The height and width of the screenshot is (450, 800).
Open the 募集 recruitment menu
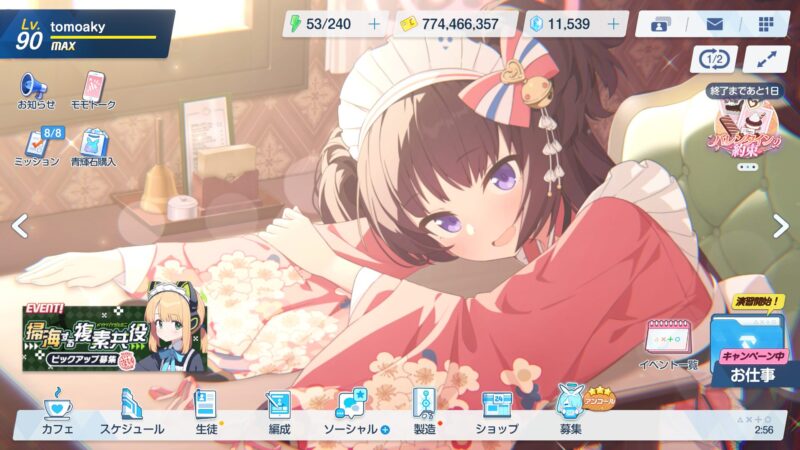point(571,412)
